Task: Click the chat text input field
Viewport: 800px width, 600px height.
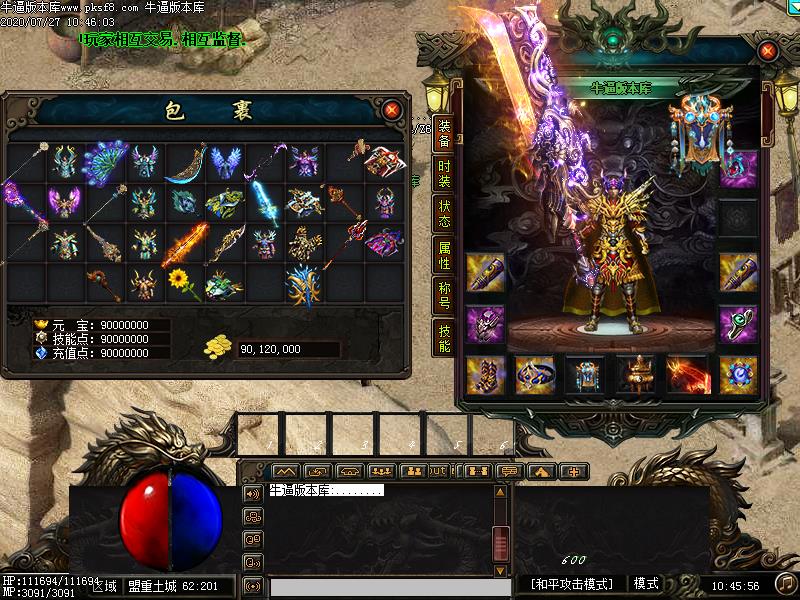Action: coord(380,586)
